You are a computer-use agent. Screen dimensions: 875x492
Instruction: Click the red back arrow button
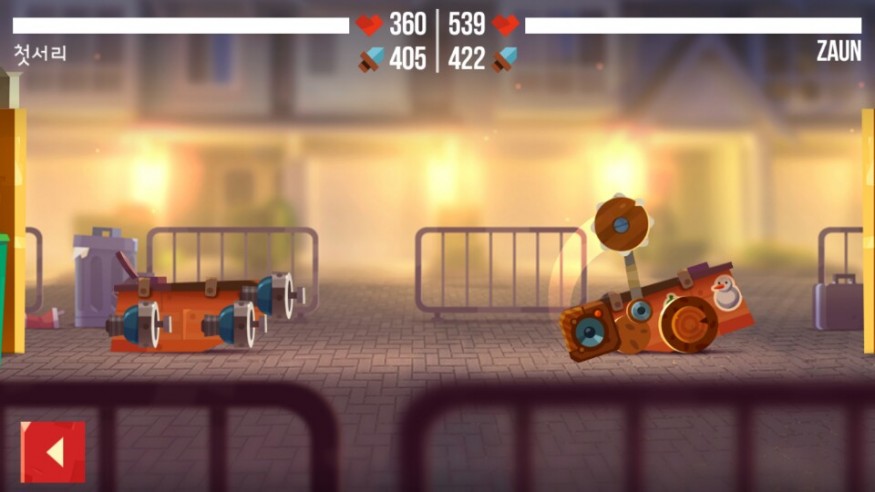pyautogui.click(x=53, y=452)
